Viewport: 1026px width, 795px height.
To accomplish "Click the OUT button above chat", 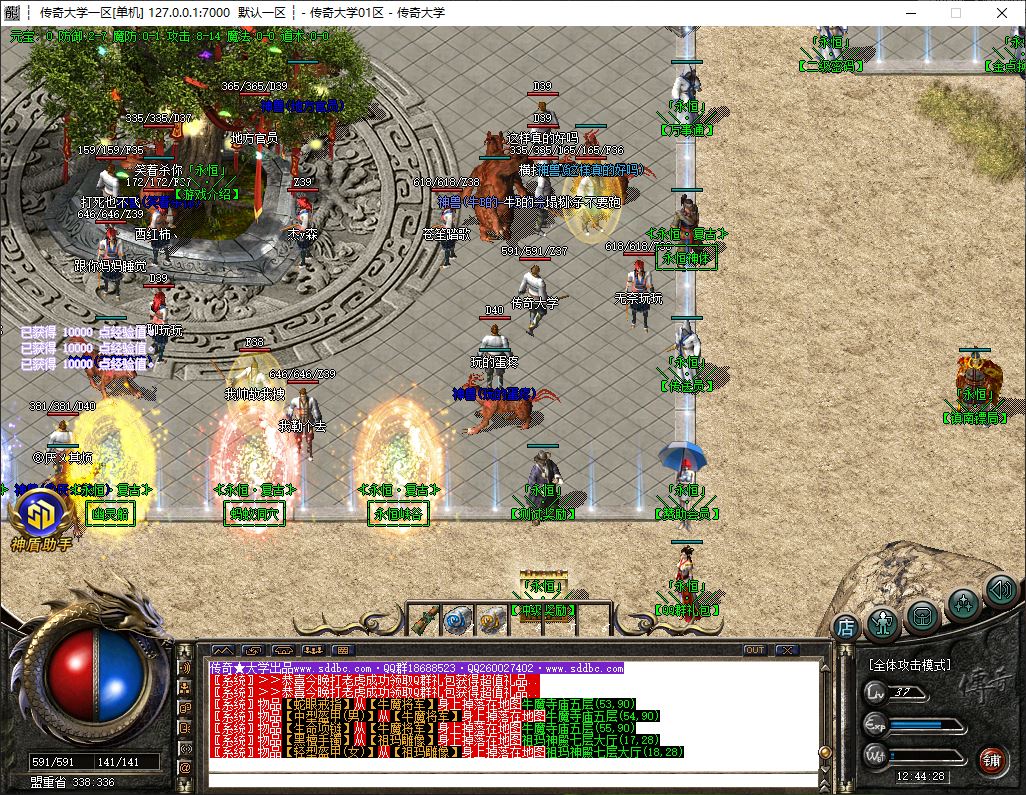I will coord(755,650).
